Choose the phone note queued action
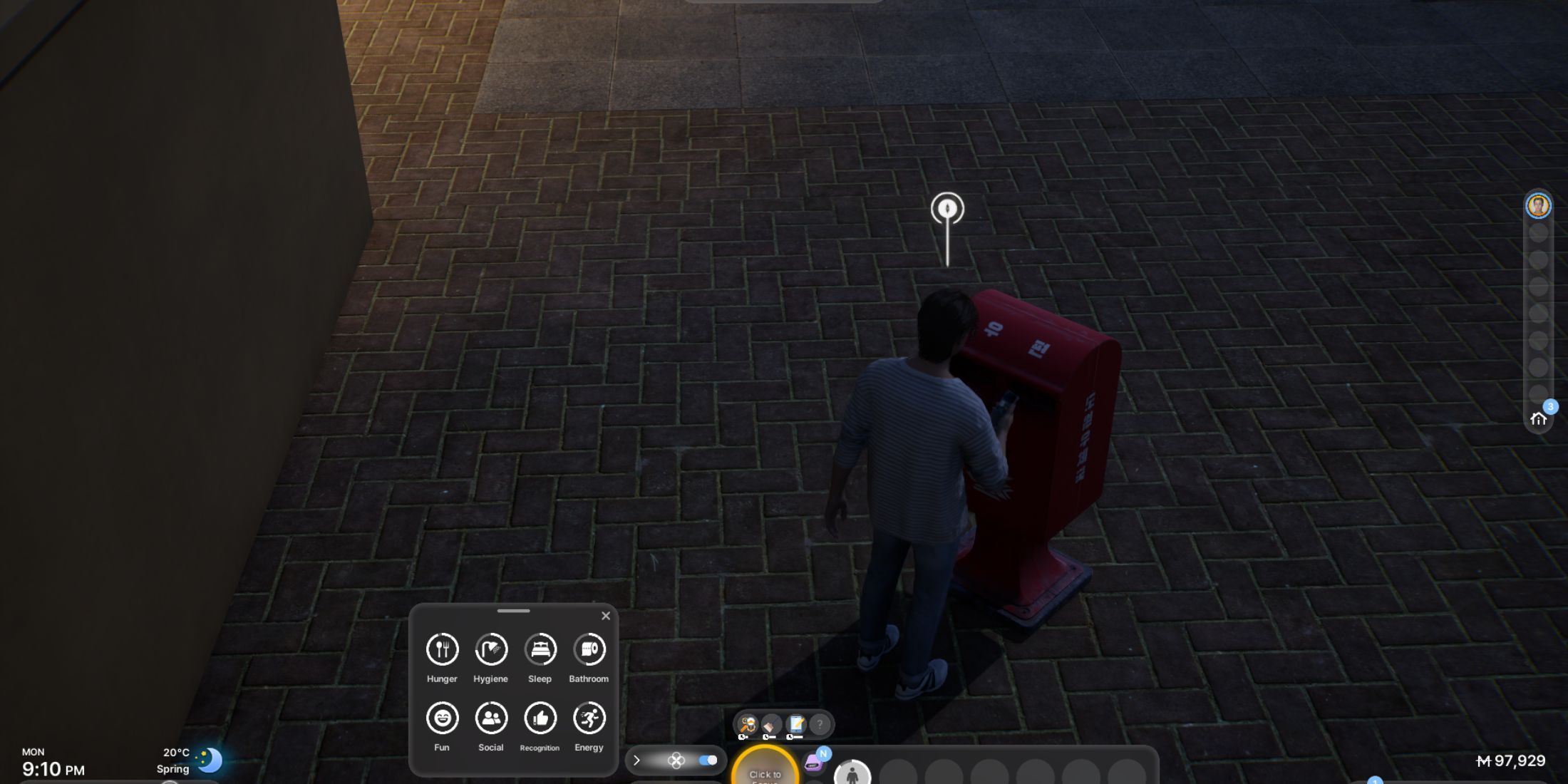The width and height of the screenshot is (1568, 784). [x=796, y=726]
